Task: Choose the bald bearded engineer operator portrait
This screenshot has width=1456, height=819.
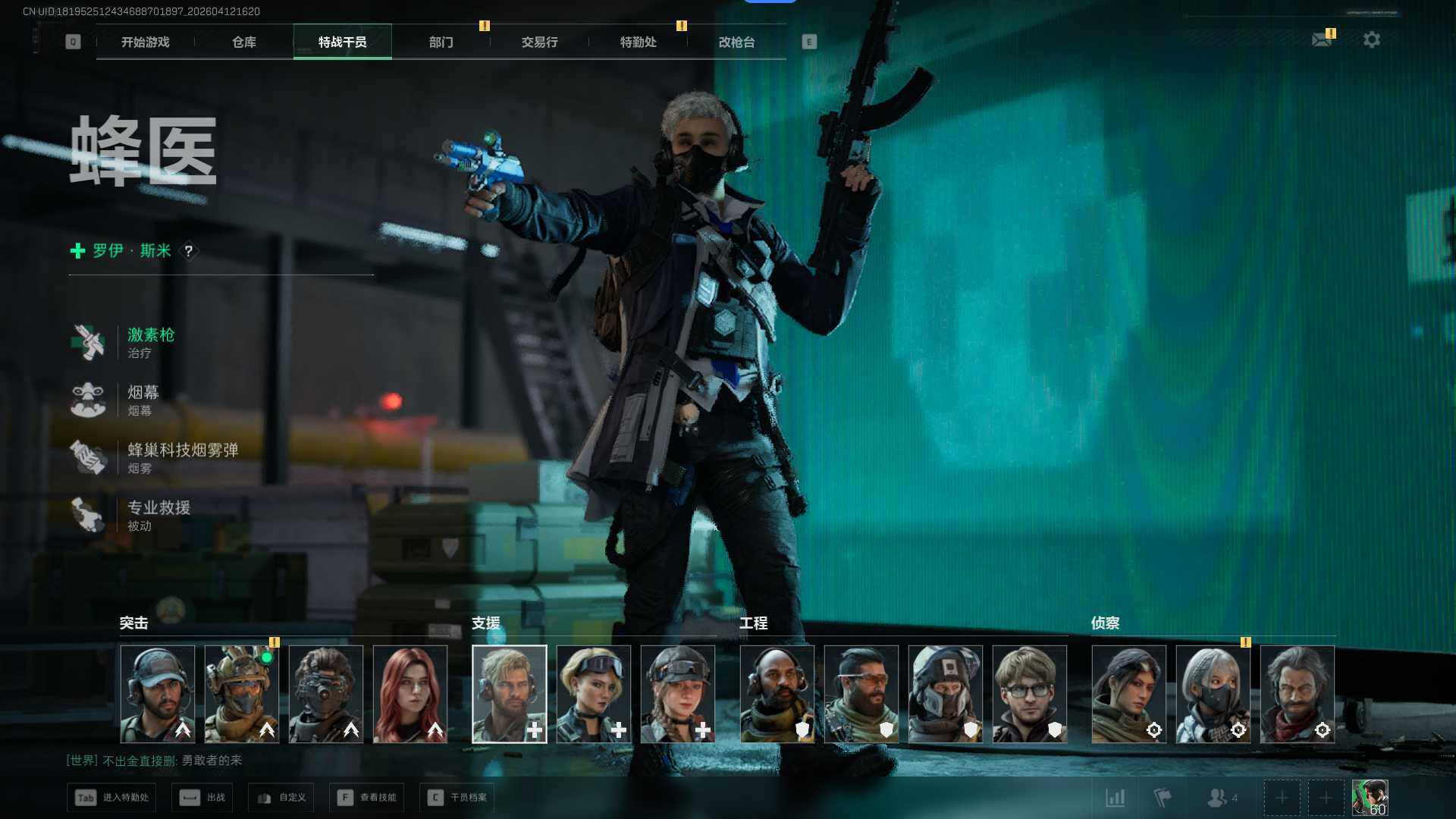Action: click(x=777, y=693)
